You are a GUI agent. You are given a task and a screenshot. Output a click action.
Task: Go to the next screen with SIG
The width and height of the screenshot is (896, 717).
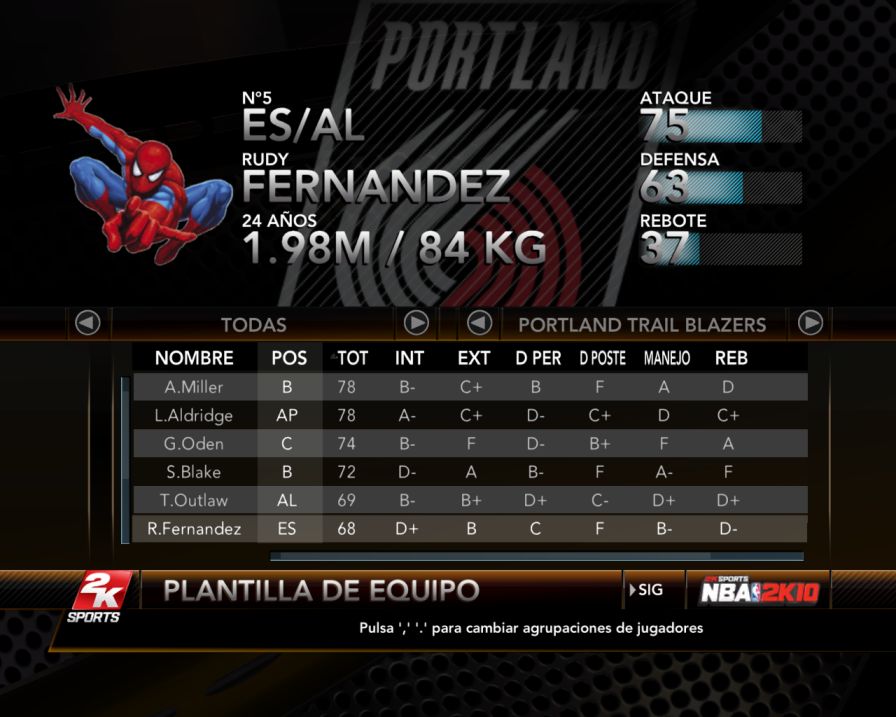[648, 590]
